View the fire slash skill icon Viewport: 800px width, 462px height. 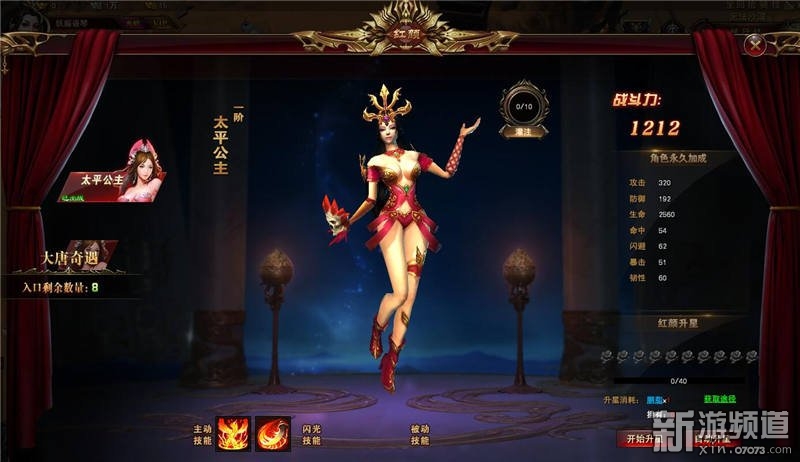click(x=273, y=432)
